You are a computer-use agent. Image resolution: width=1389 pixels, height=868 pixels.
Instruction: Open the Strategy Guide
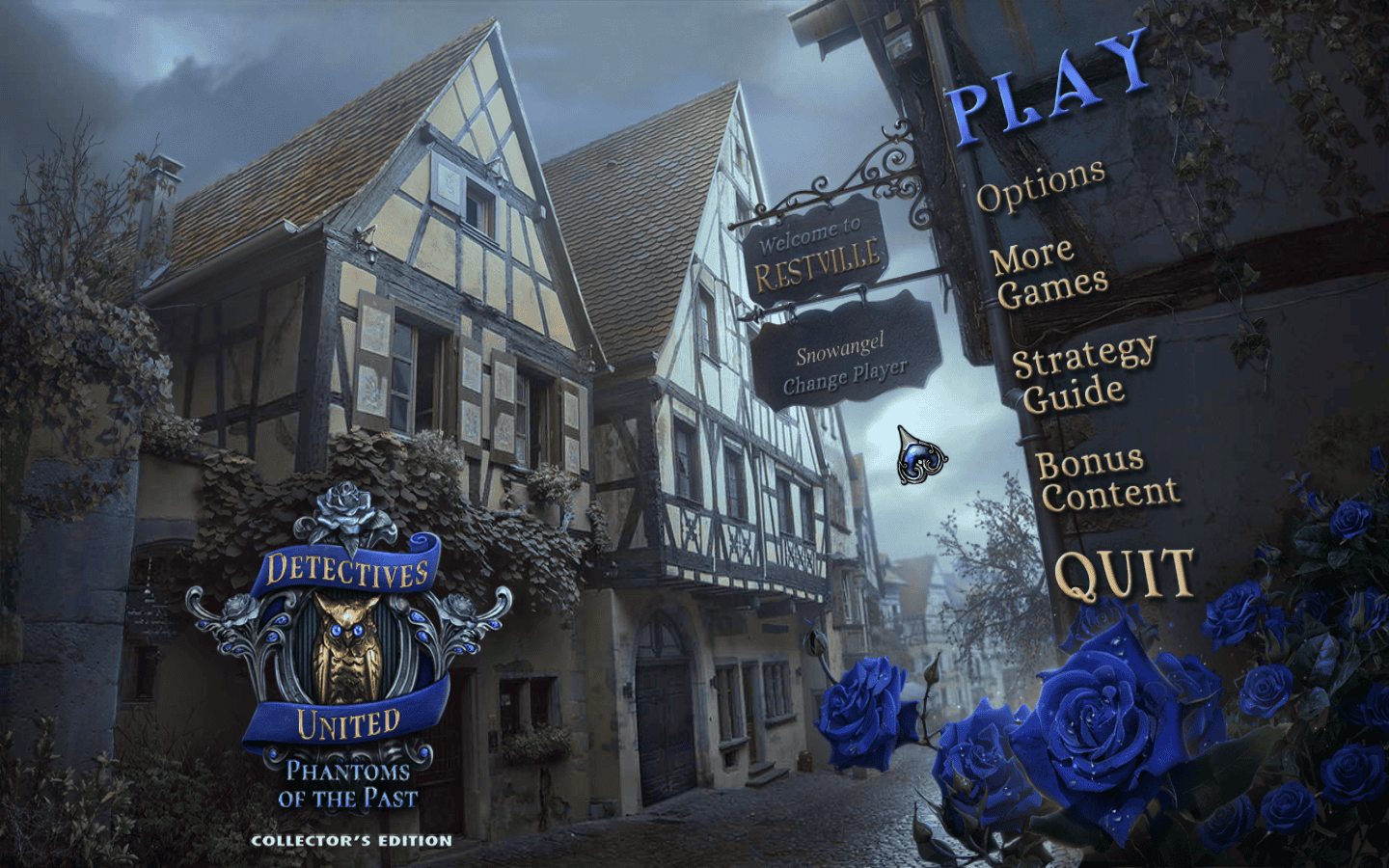[x=1082, y=373]
